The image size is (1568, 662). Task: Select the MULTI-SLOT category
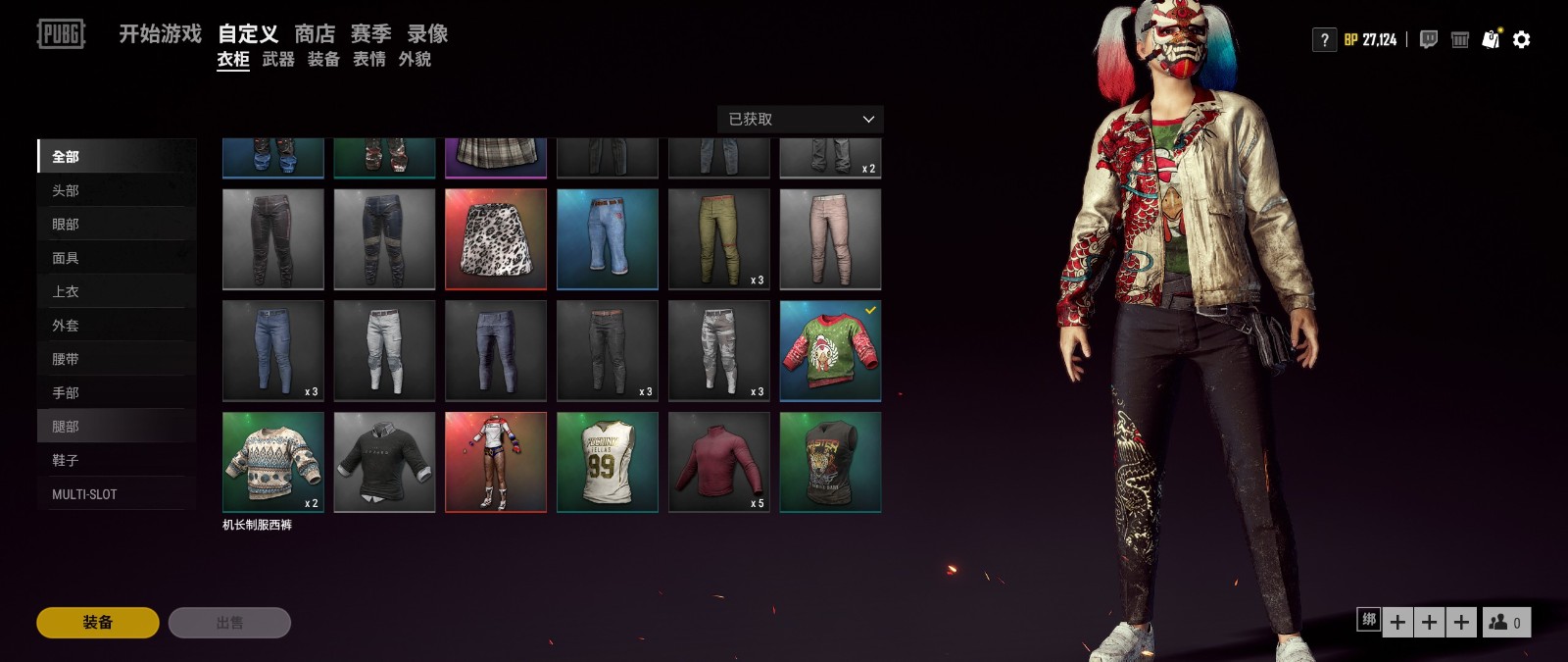84,494
